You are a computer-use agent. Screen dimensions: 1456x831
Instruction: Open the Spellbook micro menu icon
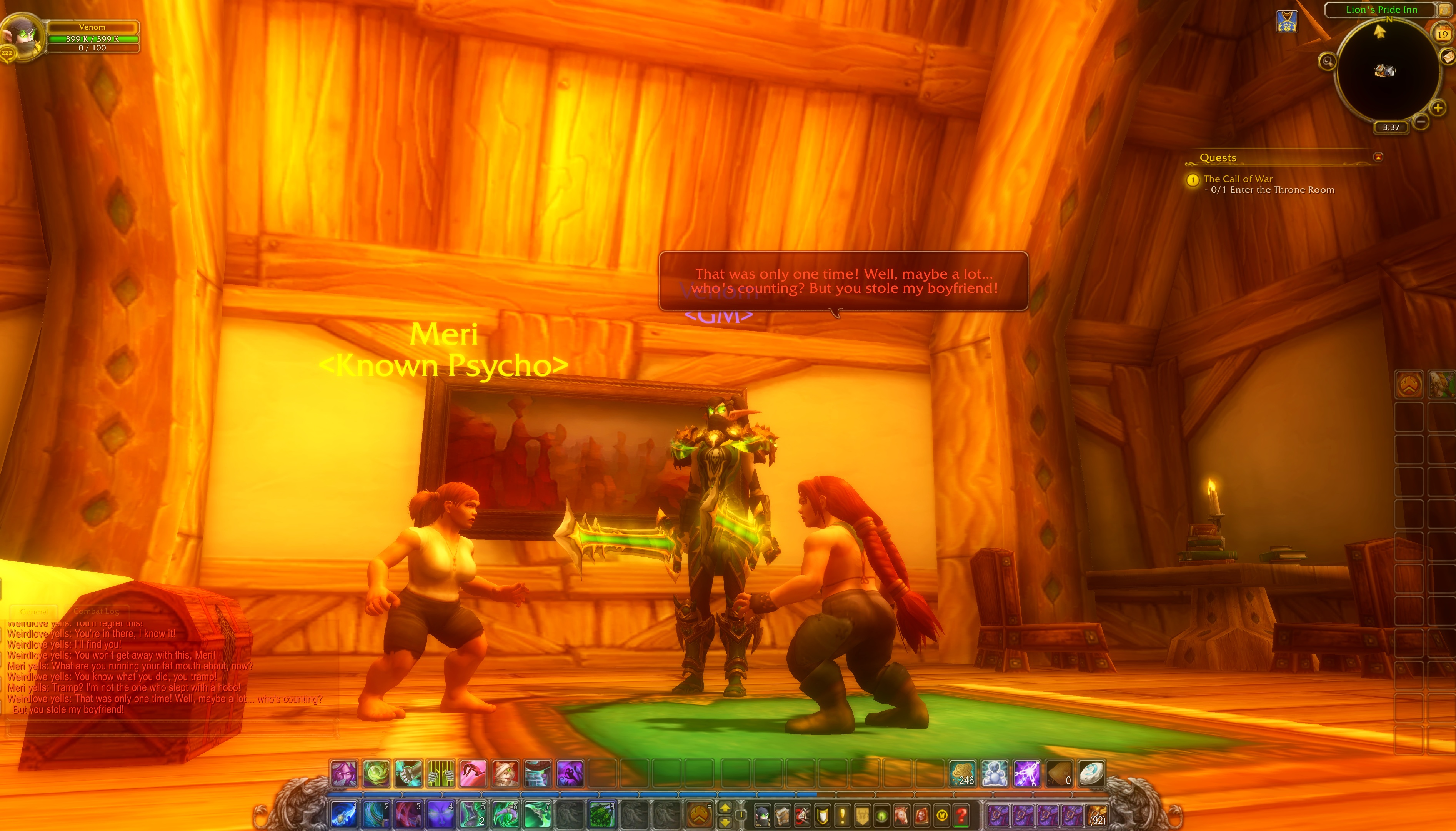coord(783,815)
